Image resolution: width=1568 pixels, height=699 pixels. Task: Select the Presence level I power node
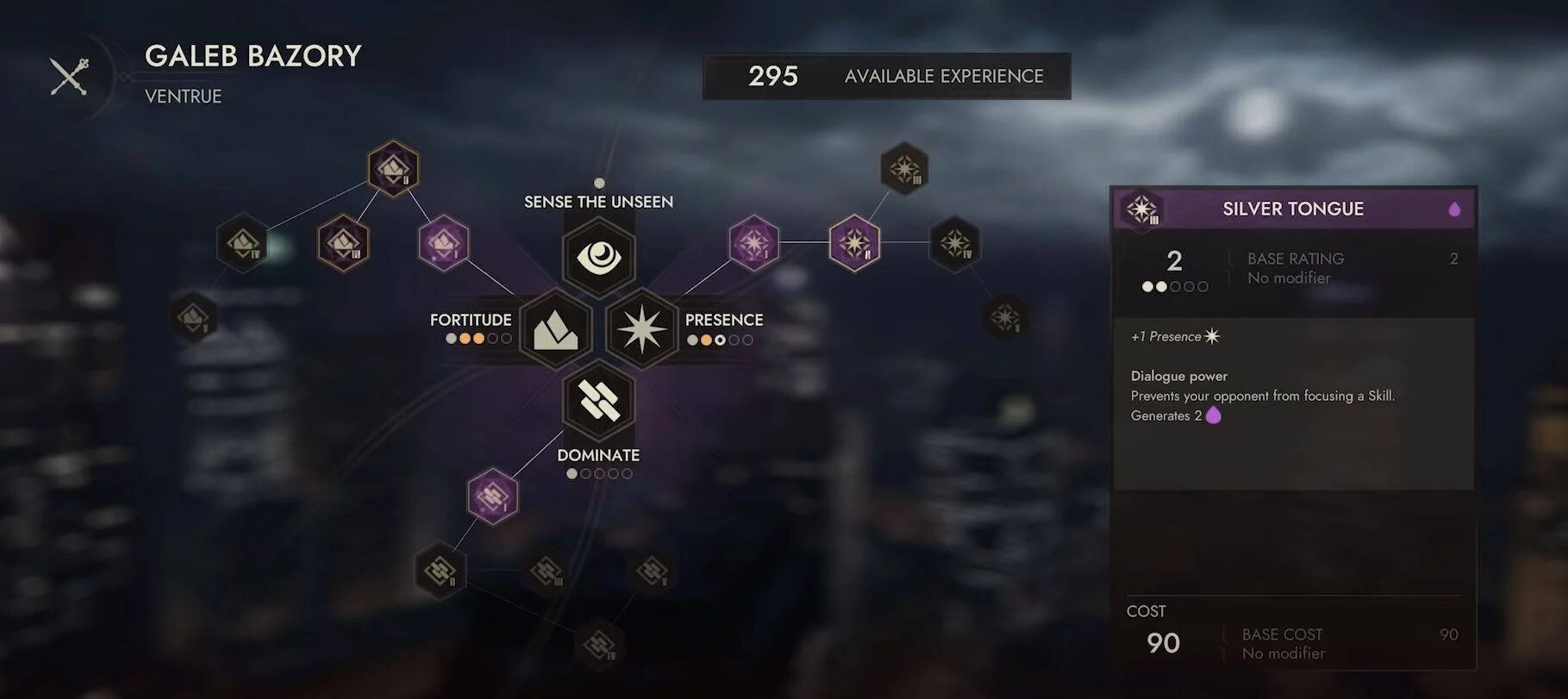(754, 243)
